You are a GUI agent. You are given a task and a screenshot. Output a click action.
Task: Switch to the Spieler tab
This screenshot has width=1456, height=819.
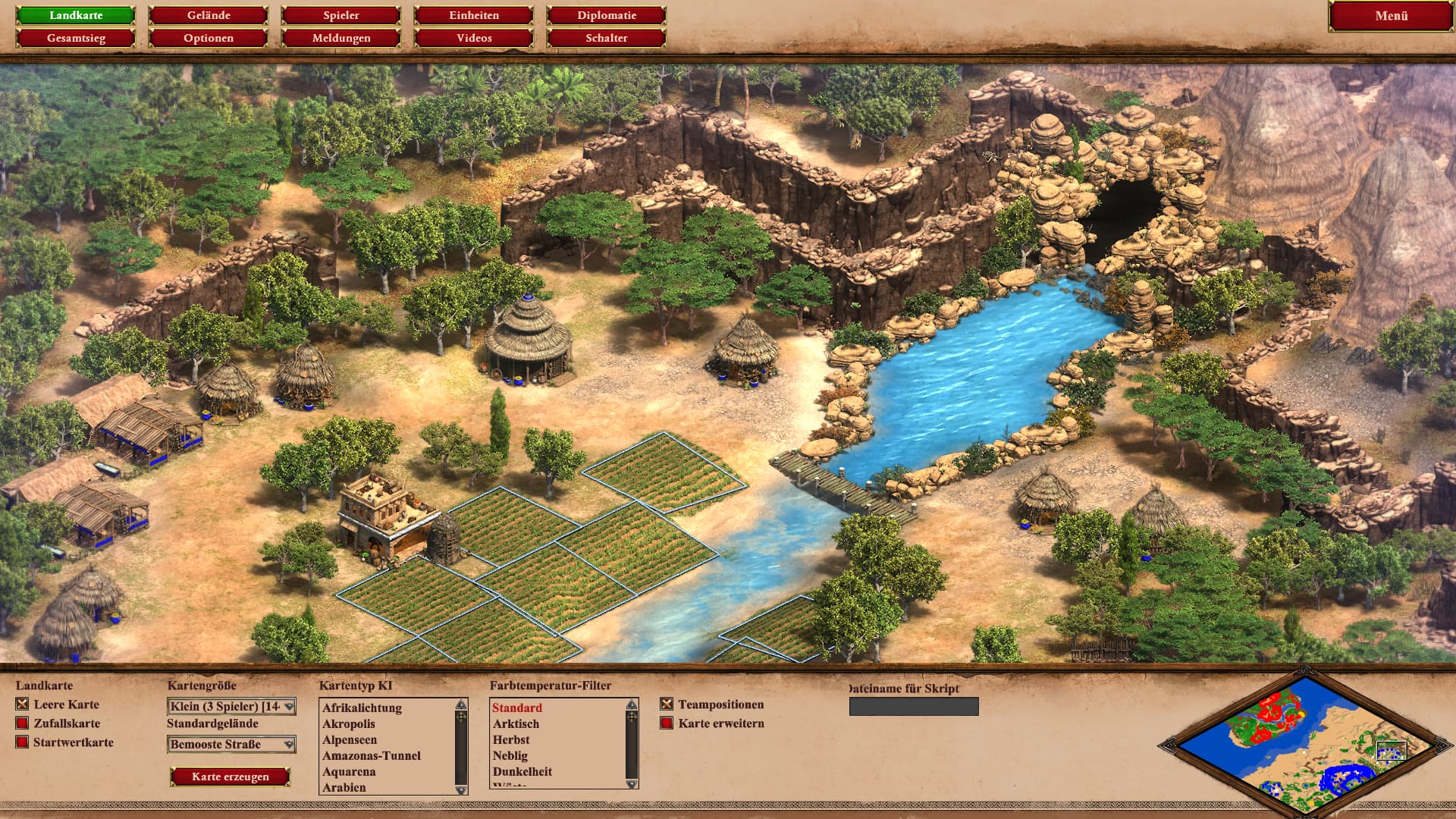pos(341,15)
